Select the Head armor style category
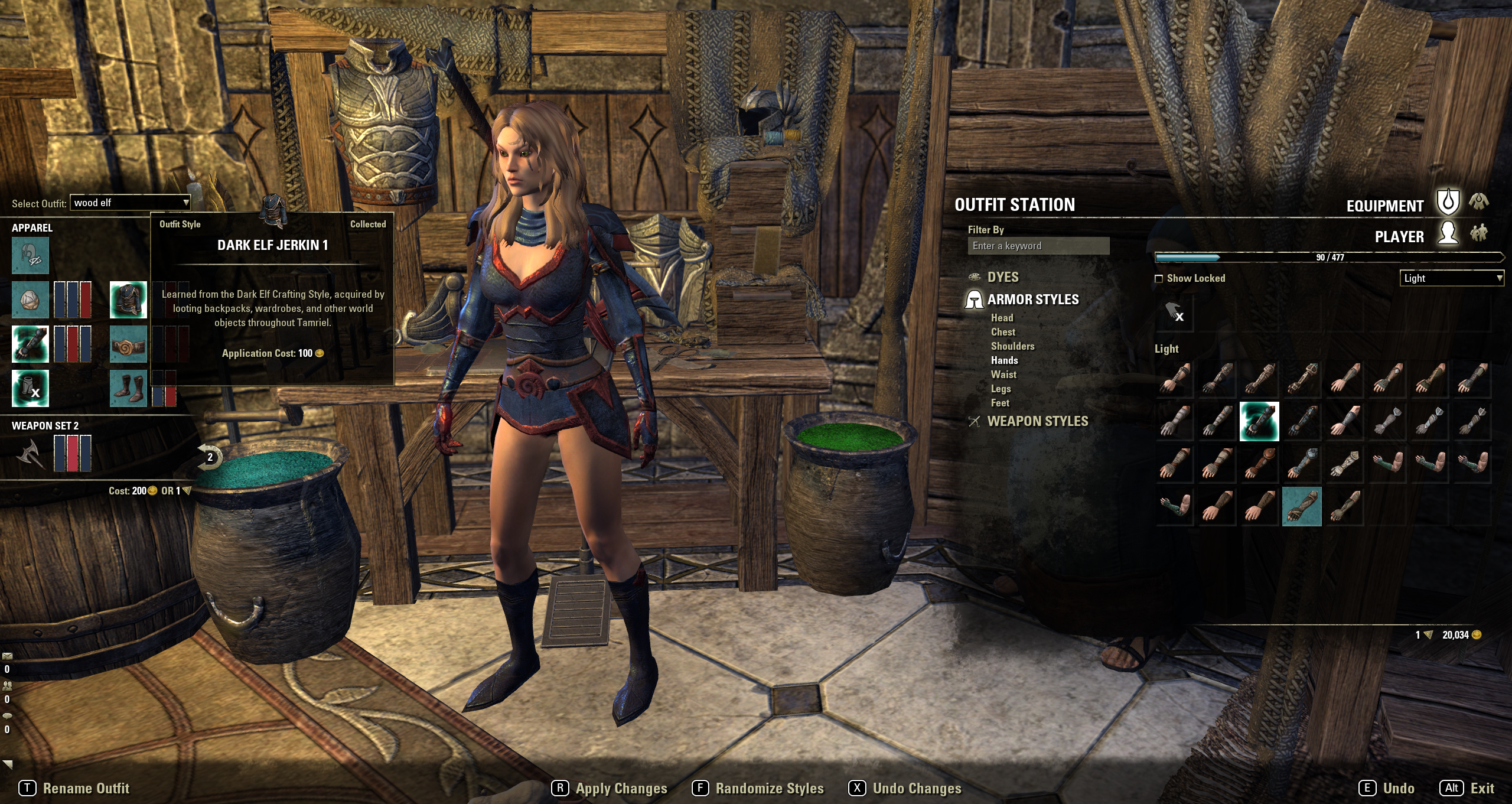The image size is (1512, 804). pos(1002,318)
